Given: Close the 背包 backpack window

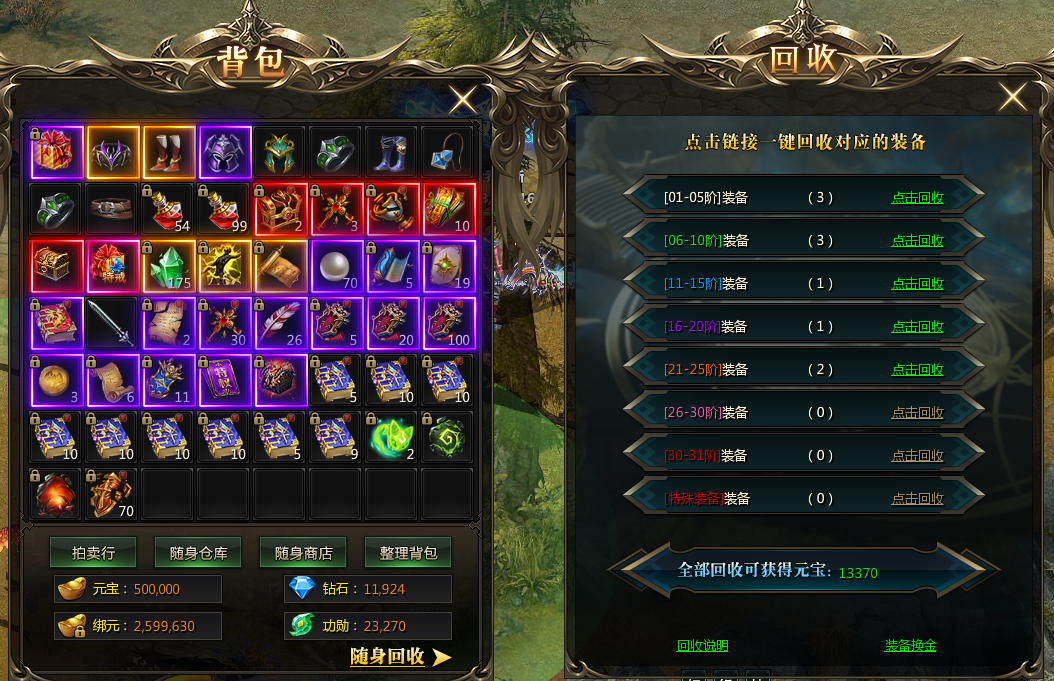Looking at the screenshot, I should coord(463,100).
